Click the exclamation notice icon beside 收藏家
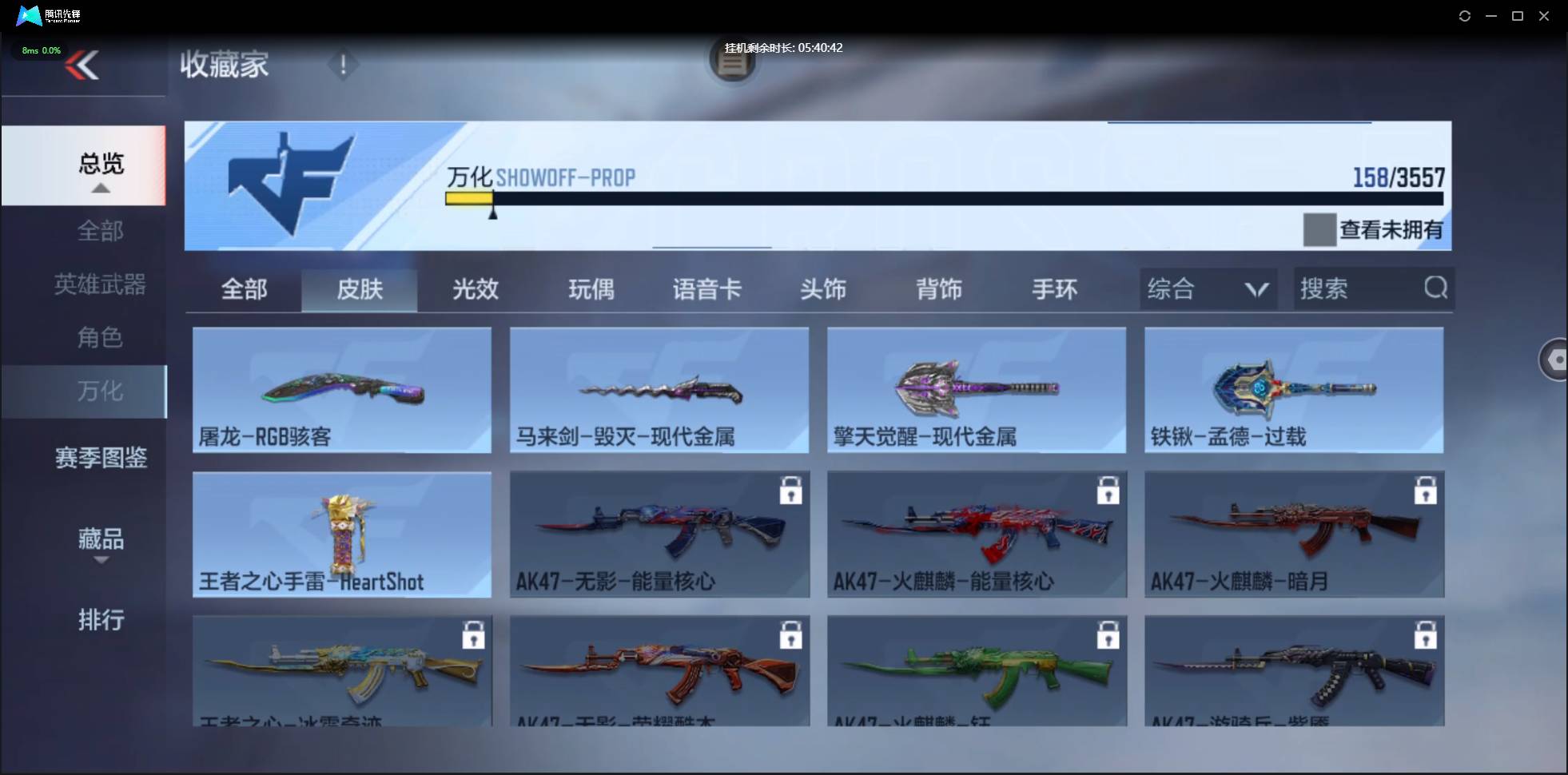Image resolution: width=1568 pixels, height=775 pixels. 343,64
